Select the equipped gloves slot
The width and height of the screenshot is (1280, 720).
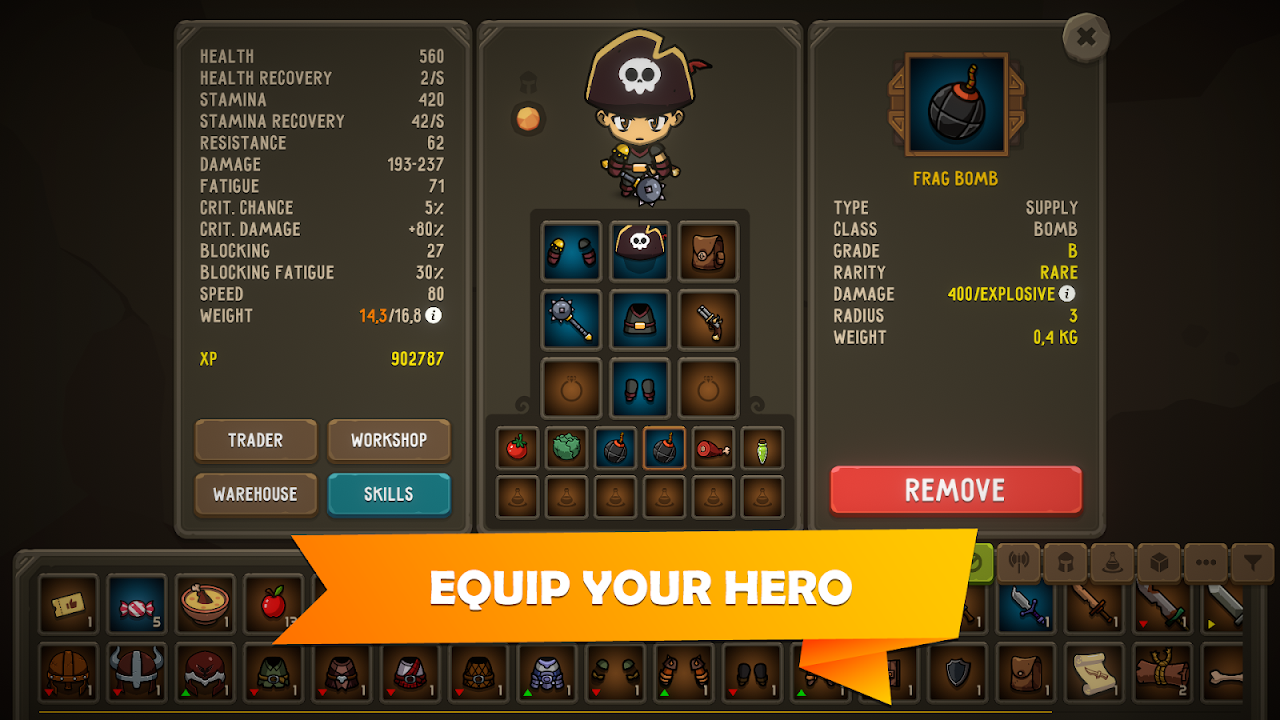coord(572,251)
